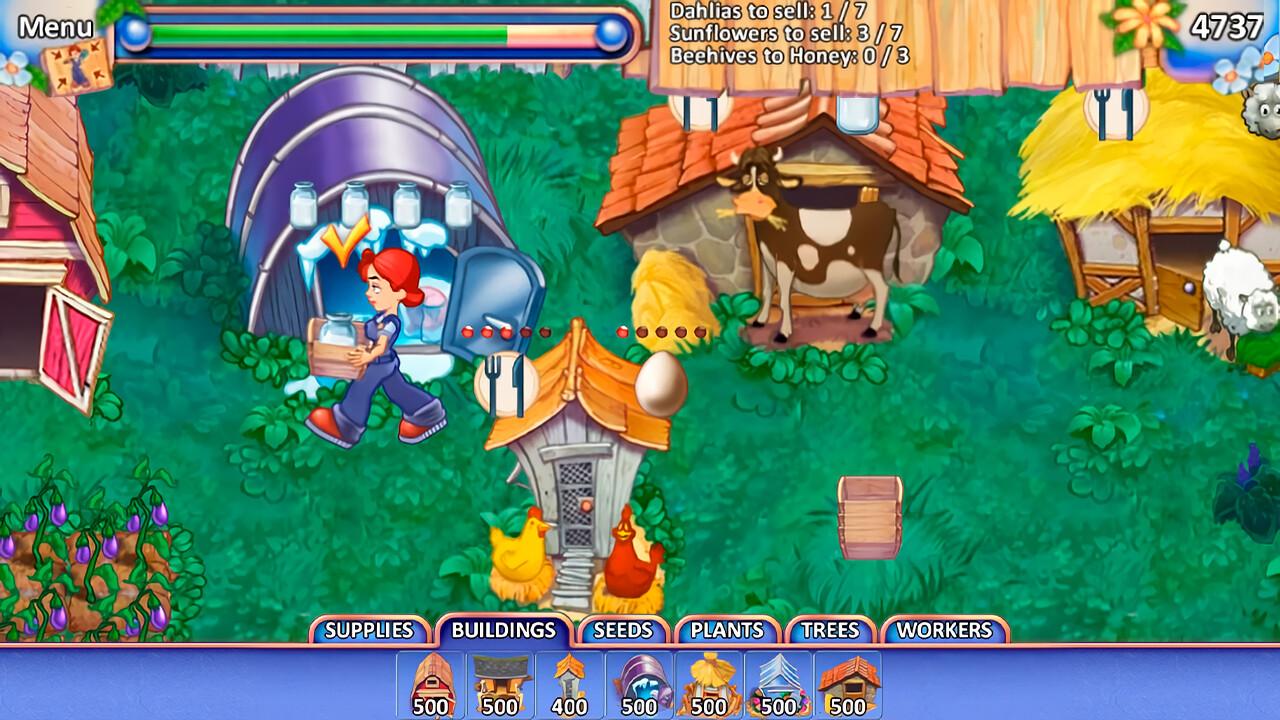Open the Workers tab
Screen dimensions: 1280x720
944,630
